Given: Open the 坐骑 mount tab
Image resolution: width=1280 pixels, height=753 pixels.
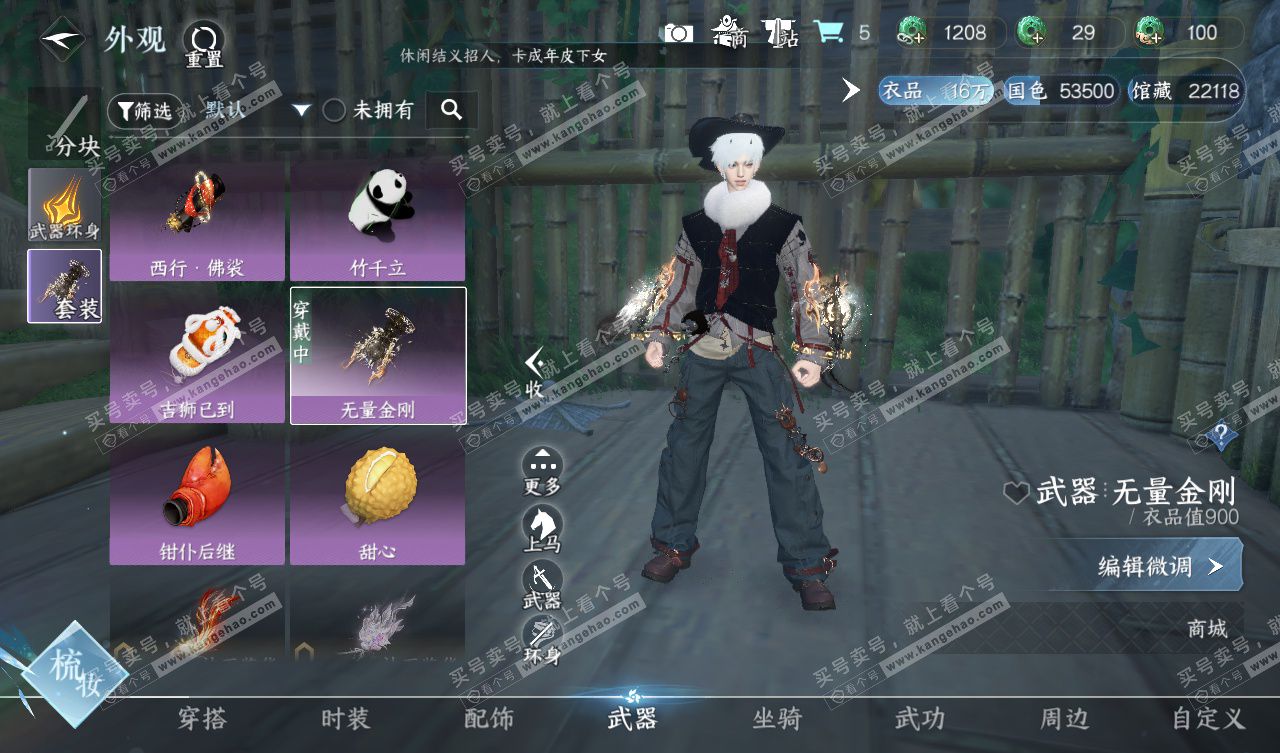Looking at the screenshot, I should point(776,718).
